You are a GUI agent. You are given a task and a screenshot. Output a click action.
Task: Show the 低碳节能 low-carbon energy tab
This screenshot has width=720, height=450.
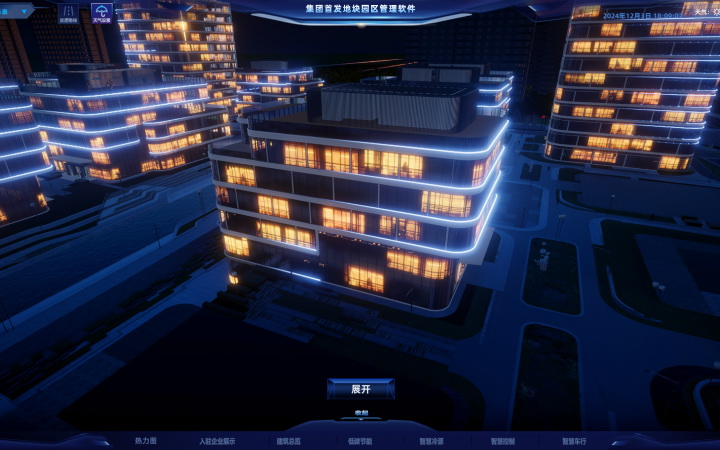click(360, 440)
